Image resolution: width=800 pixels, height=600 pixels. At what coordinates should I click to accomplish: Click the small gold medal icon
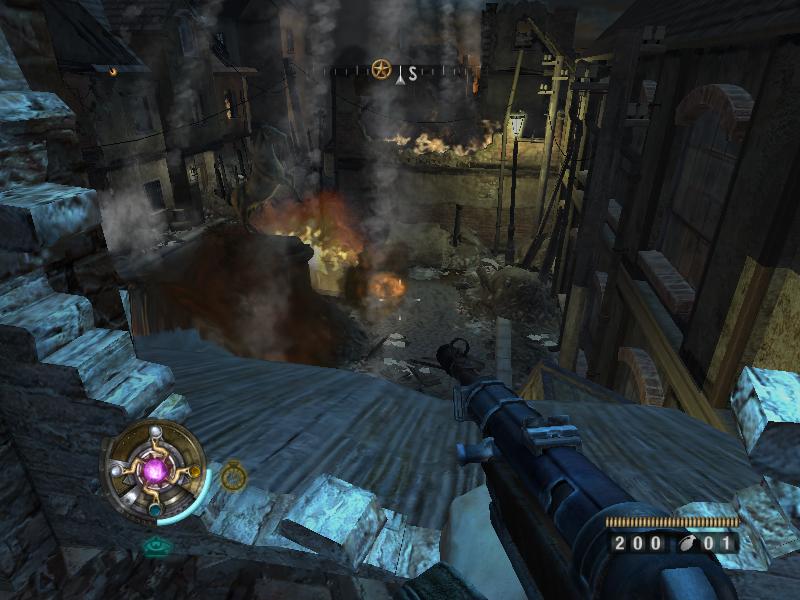point(233,476)
